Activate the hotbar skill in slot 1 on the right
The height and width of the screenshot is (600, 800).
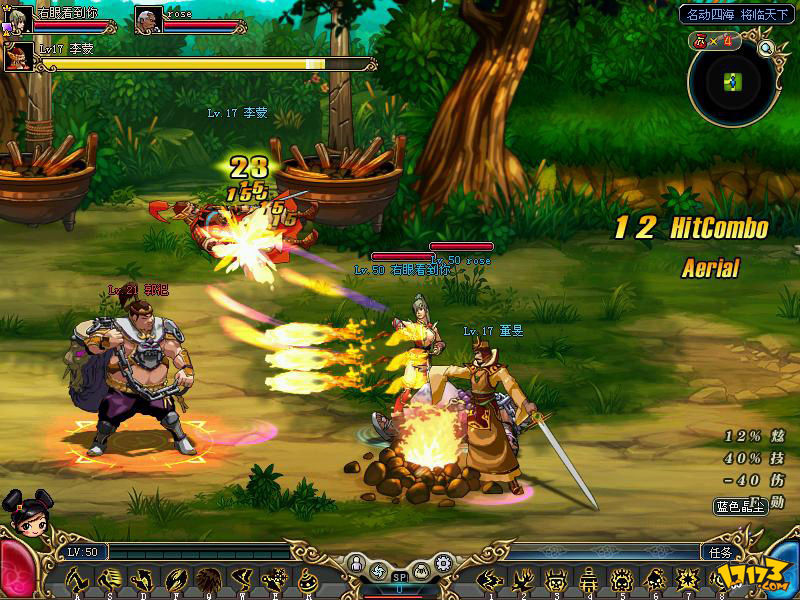tap(490, 579)
